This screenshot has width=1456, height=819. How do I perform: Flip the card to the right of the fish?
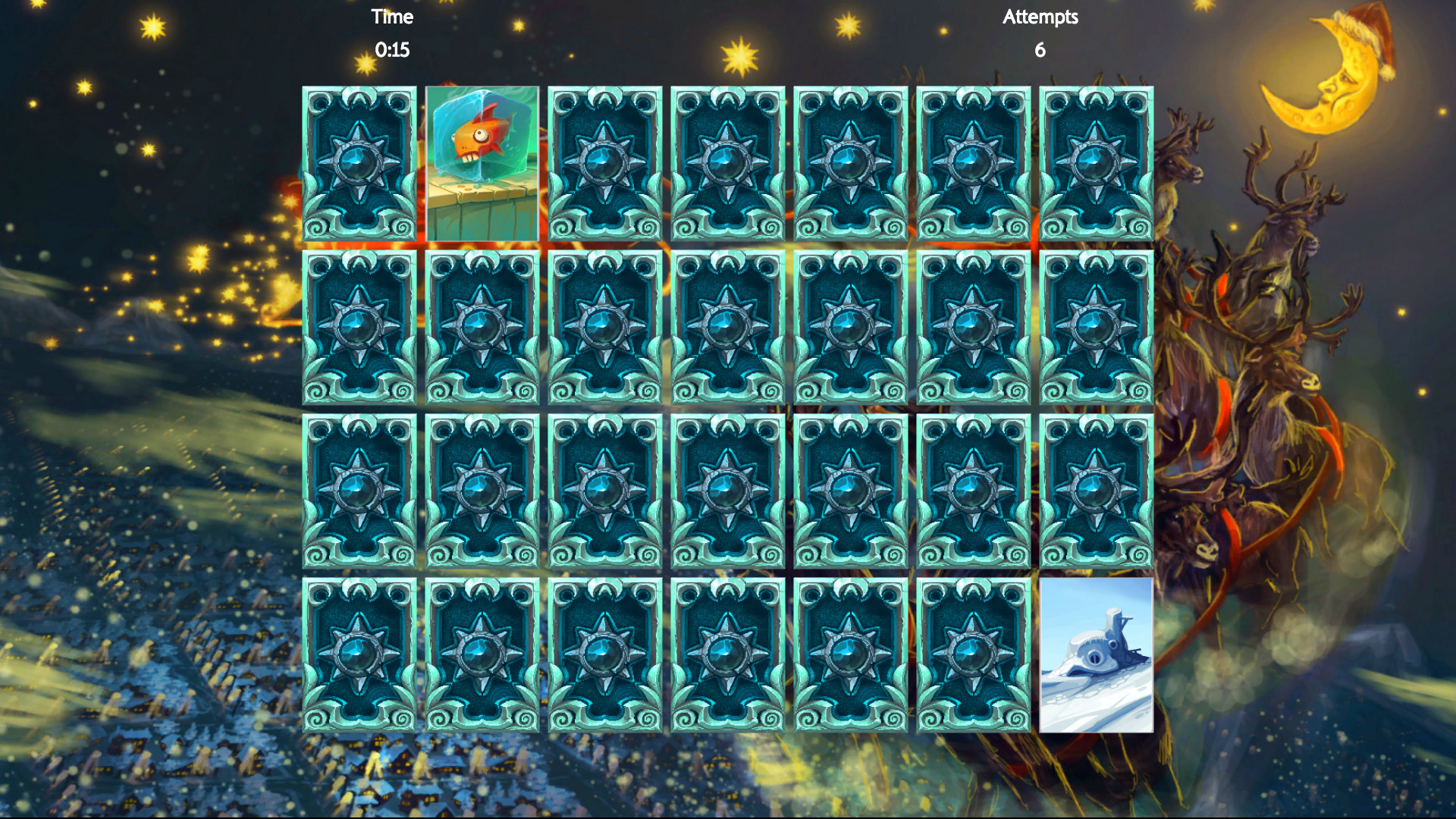603,163
